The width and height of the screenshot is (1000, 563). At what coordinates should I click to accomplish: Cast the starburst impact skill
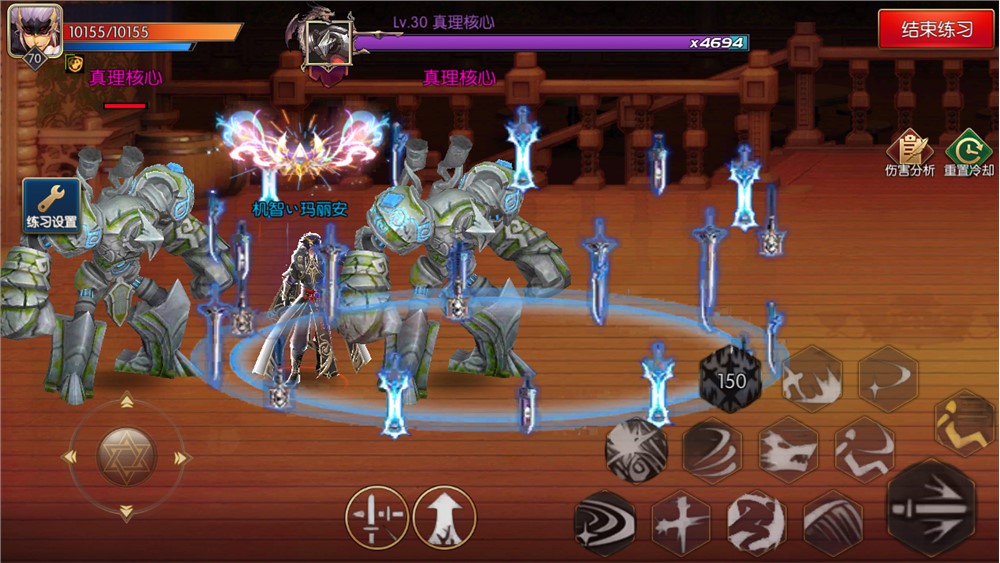point(636,449)
